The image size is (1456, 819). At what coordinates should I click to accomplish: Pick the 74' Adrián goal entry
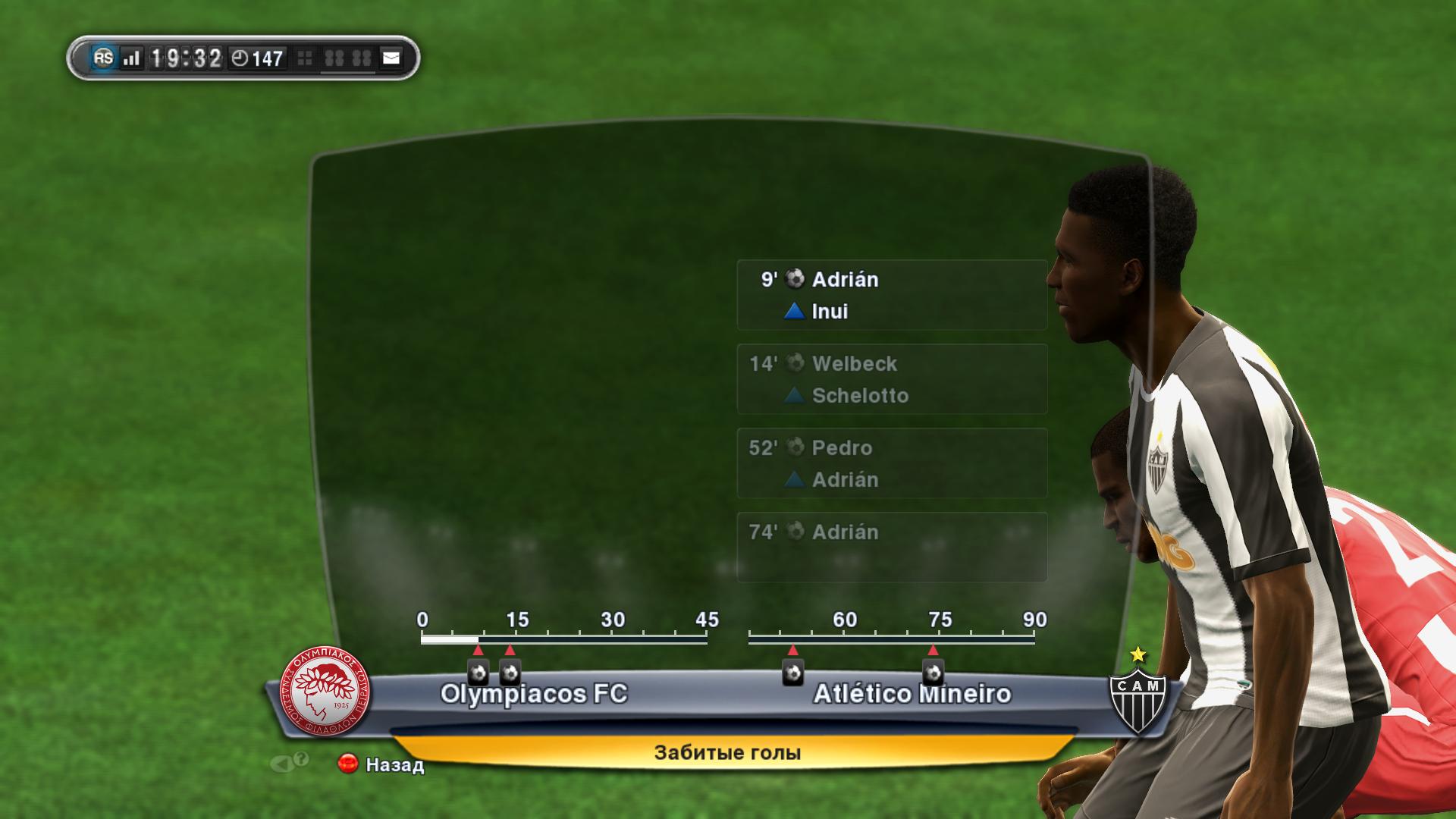(891, 547)
